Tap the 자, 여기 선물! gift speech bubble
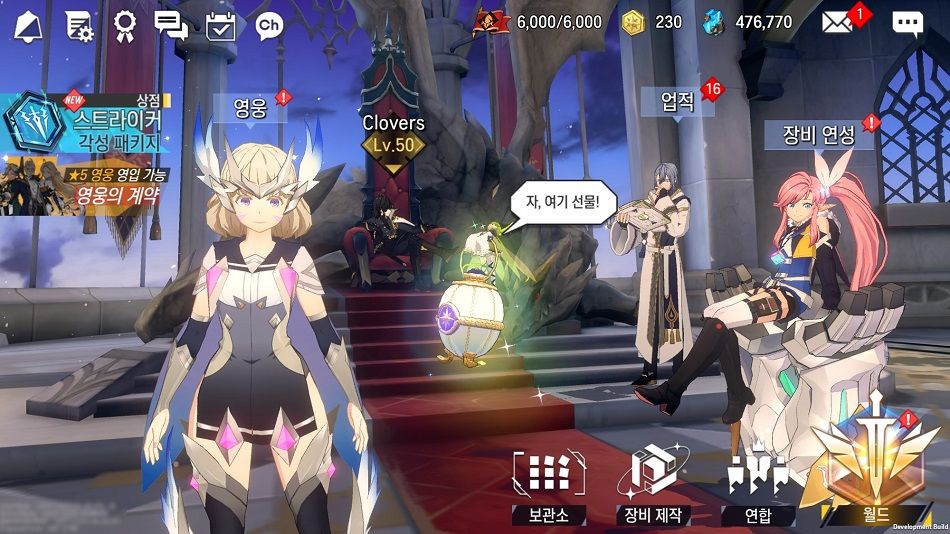Image resolution: width=950 pixels, height=534 pixels. pyautogui.click(x=564, y=200)
